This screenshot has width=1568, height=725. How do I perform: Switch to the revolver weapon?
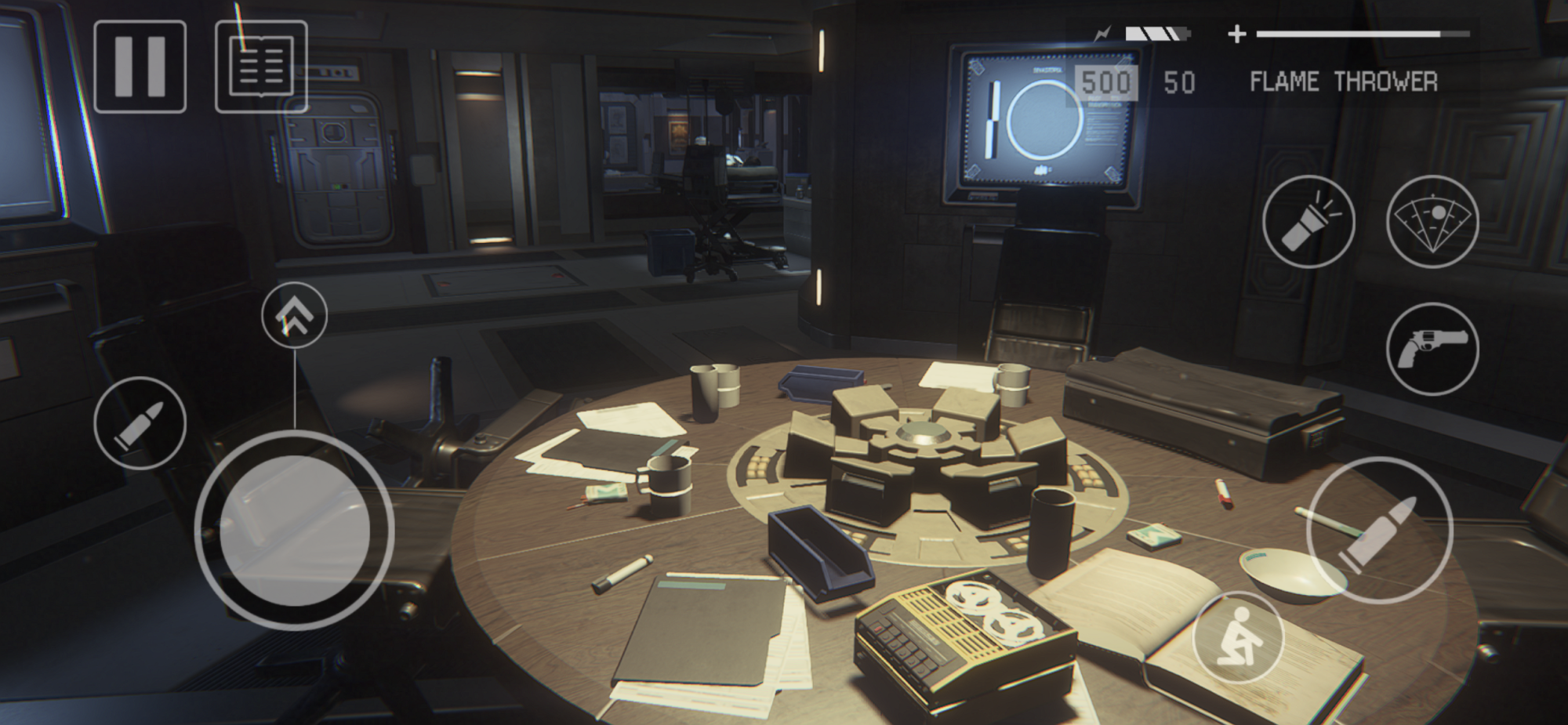click(x=1432, y=349)
